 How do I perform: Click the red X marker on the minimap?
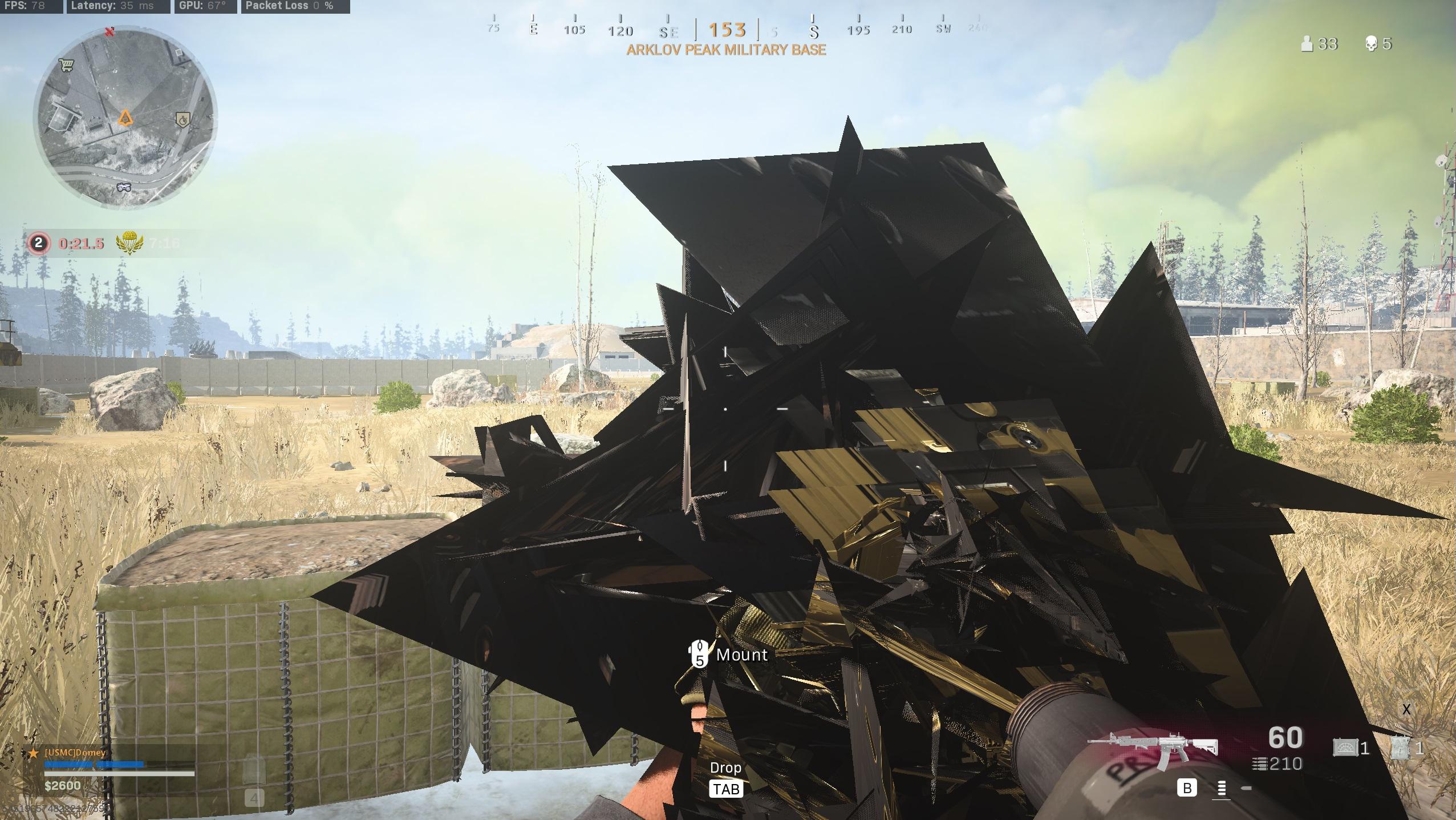108,33
